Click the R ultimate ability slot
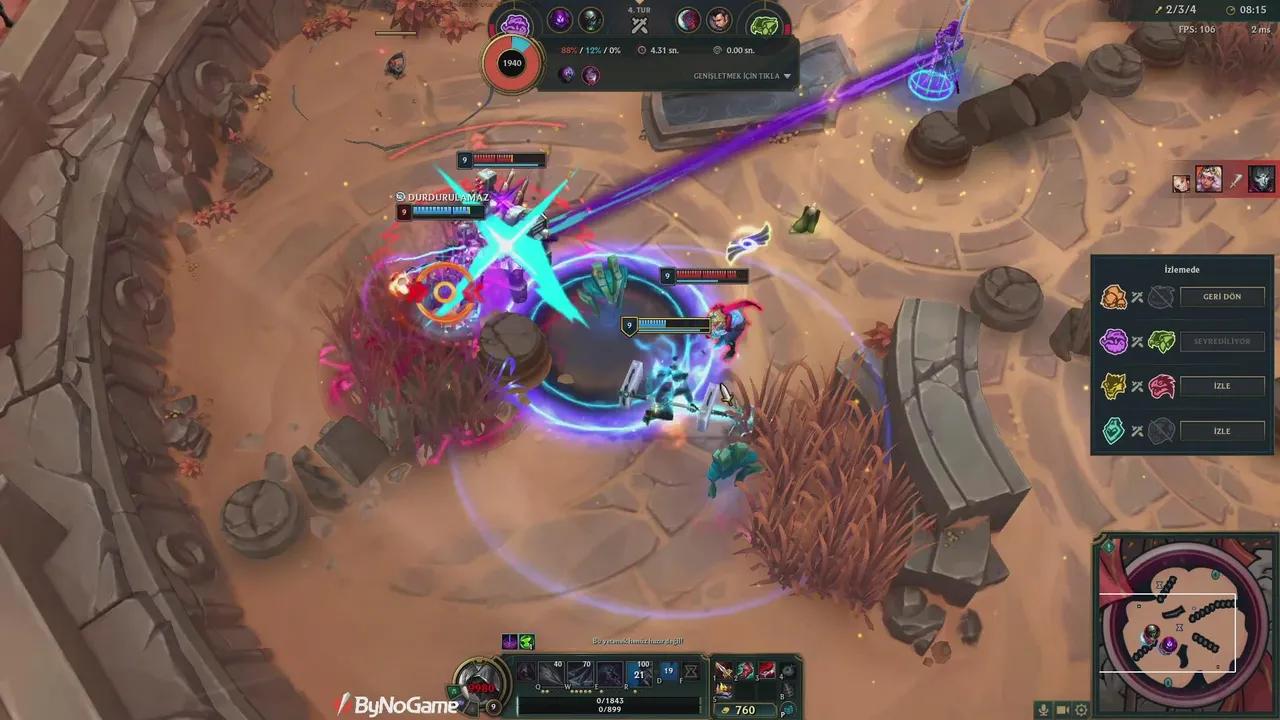This screenshot has width=1280, height=720. [x=638, y=673]
